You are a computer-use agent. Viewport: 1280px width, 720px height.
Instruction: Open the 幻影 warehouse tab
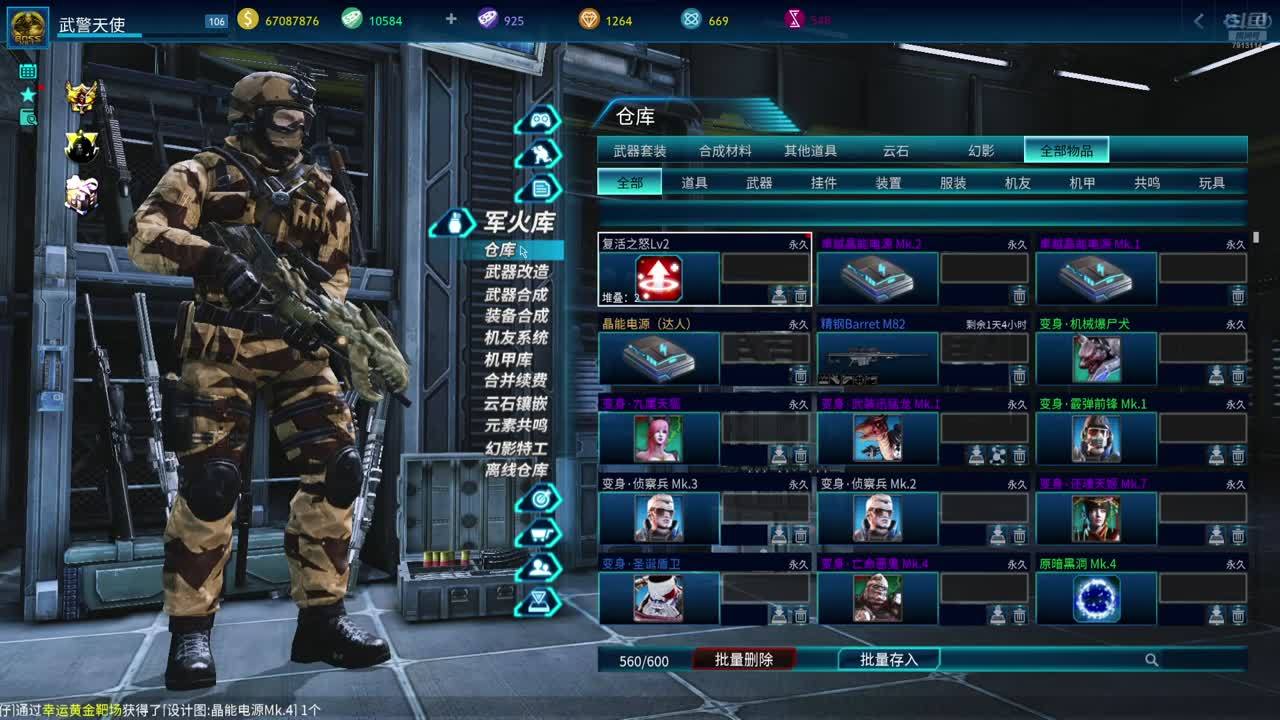pyautogui.click(x=981, y=151)
